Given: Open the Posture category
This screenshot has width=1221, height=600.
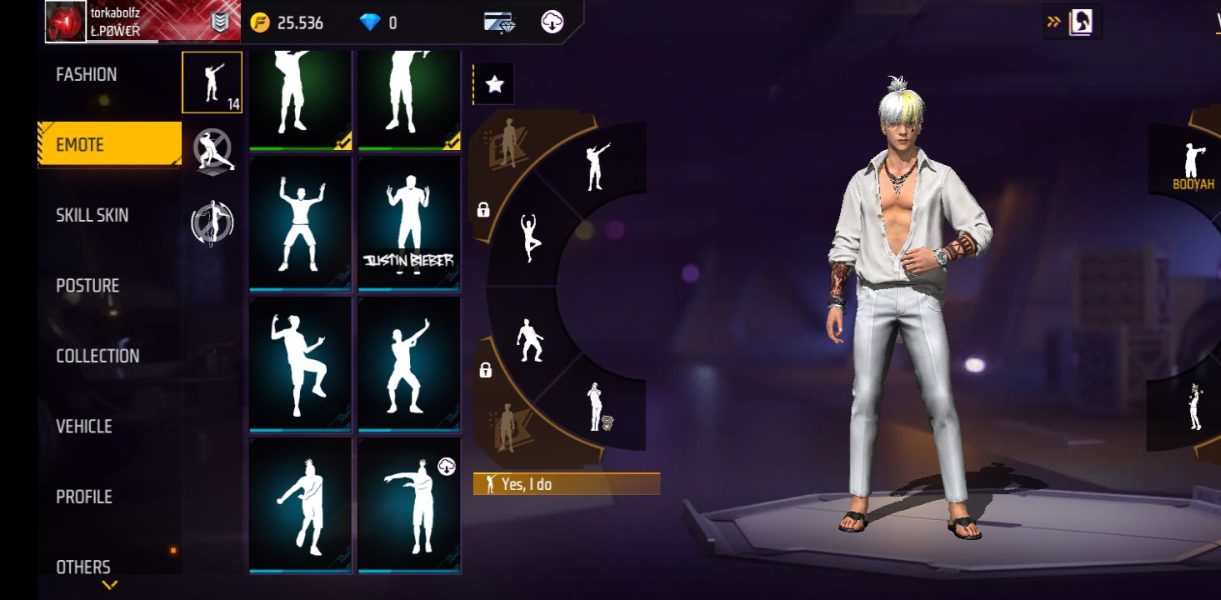Looking at the screenshot, I should (88, 286).
